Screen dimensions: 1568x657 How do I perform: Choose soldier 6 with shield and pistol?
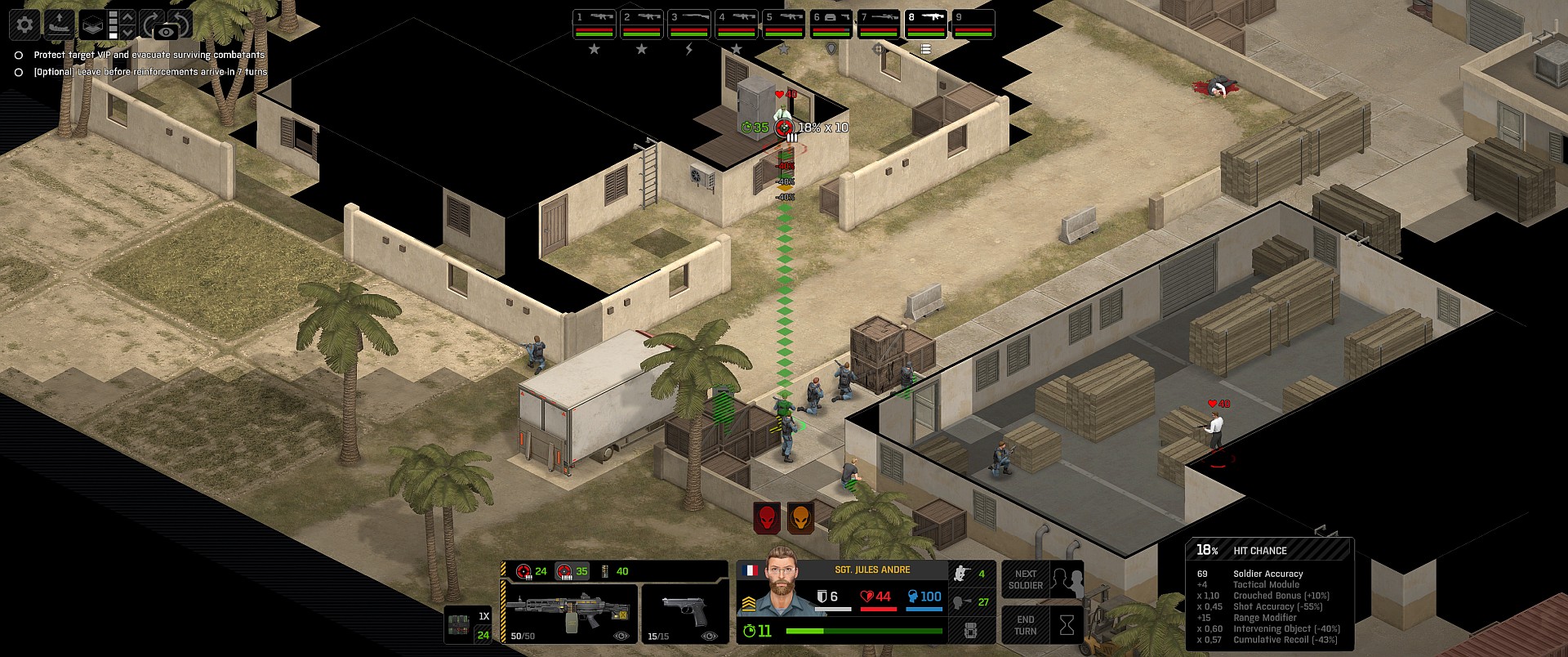831,24
